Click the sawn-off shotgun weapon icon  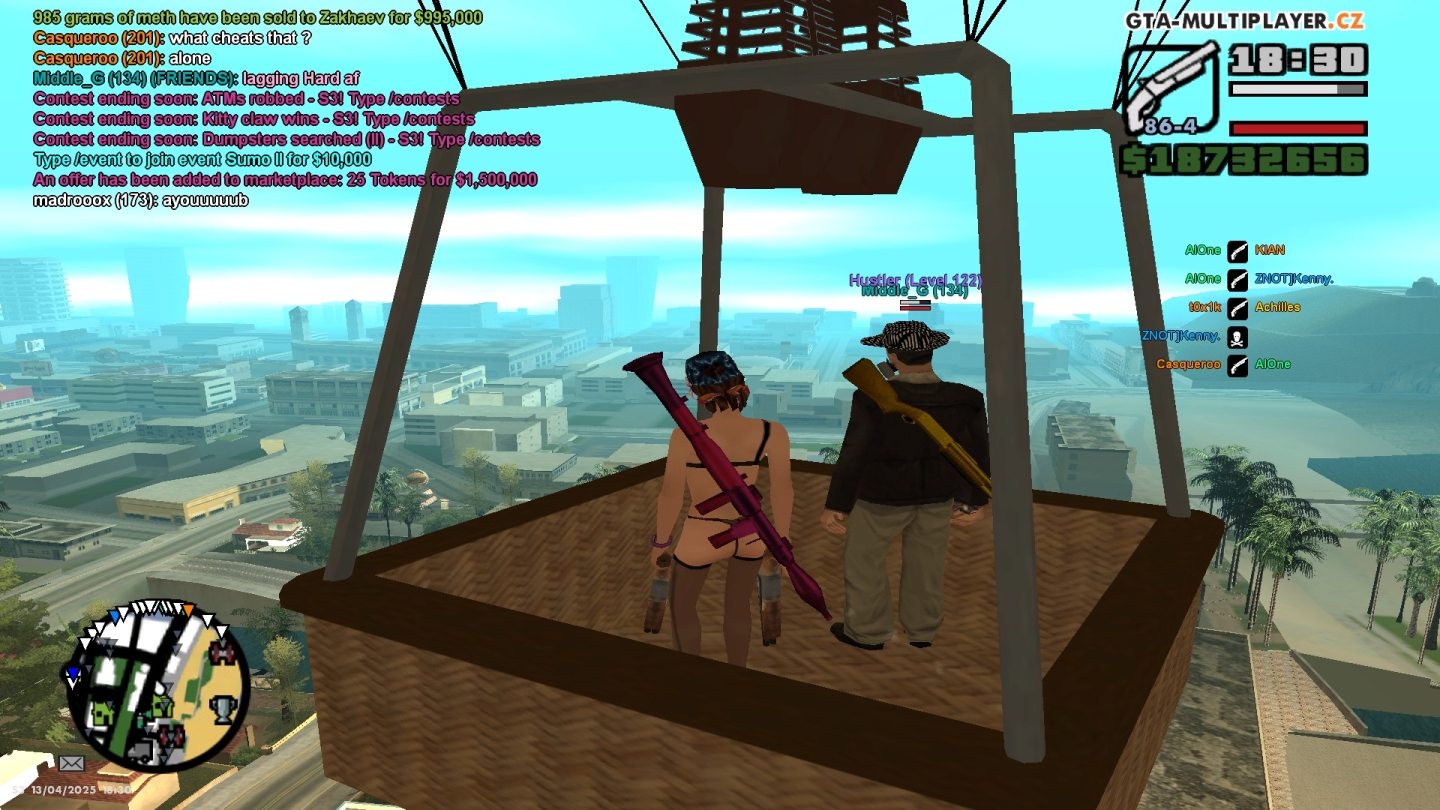(x=1172, y=88)
